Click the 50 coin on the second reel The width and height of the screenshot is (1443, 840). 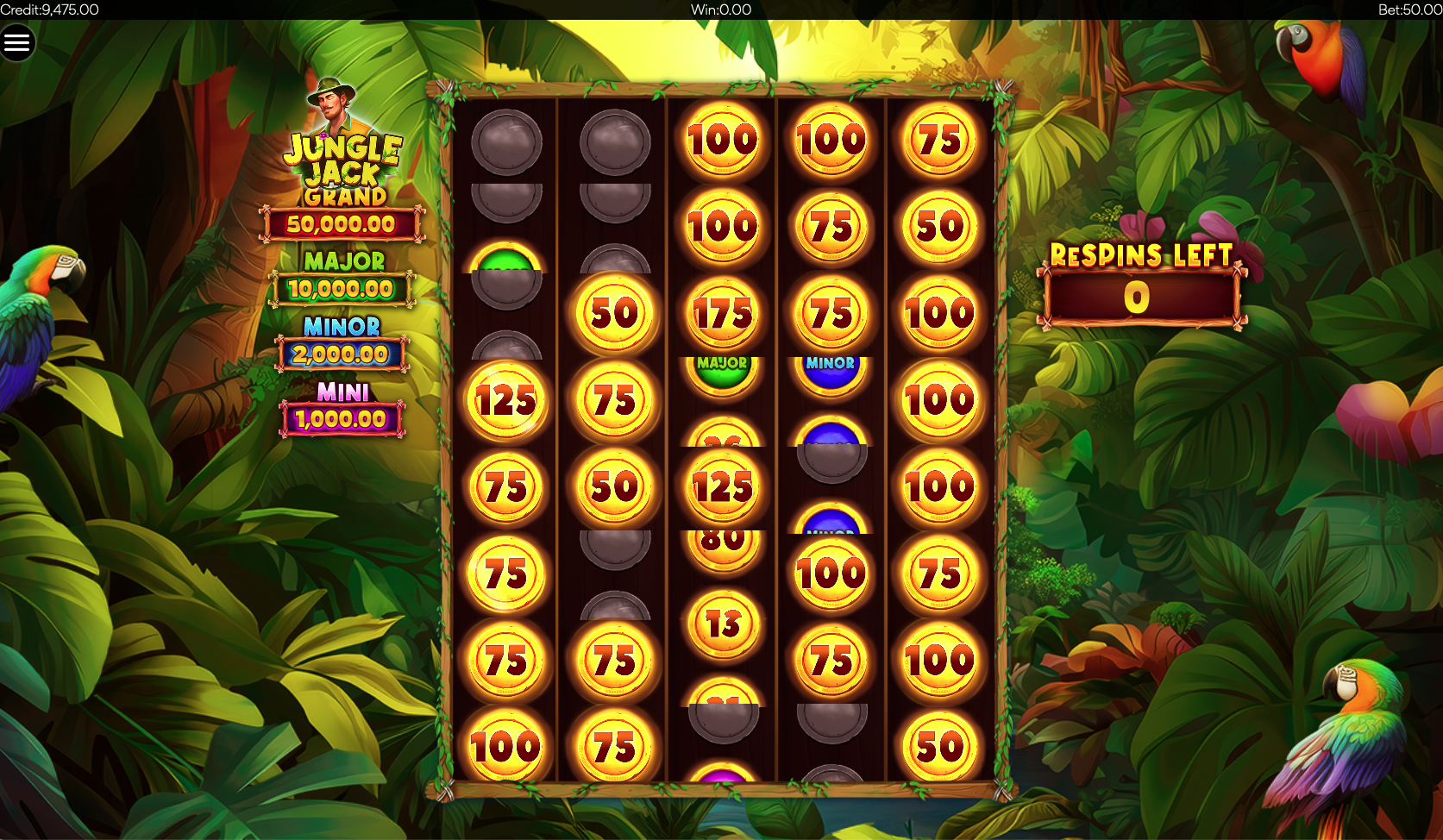coord(614,313)
